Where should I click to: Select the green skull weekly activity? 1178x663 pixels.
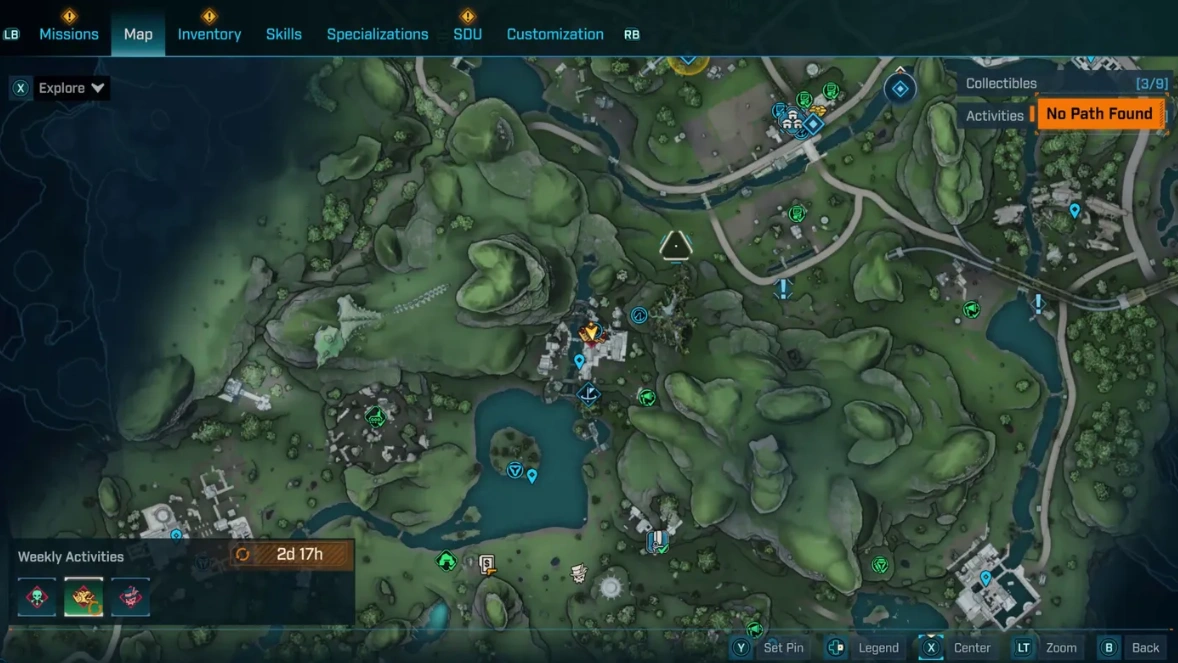(x=37, y=597)
